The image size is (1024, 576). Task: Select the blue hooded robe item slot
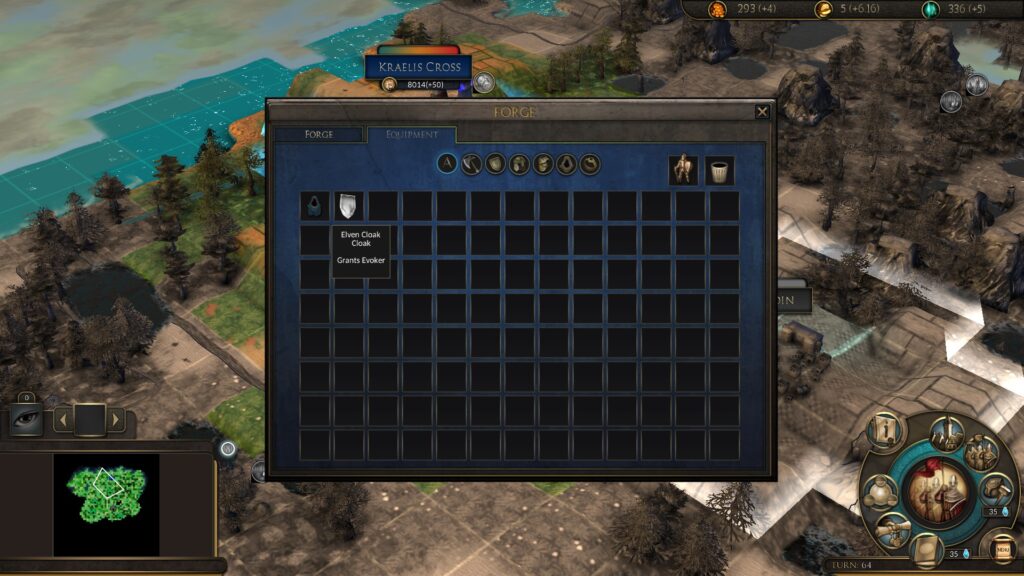(x=314, y=206)
